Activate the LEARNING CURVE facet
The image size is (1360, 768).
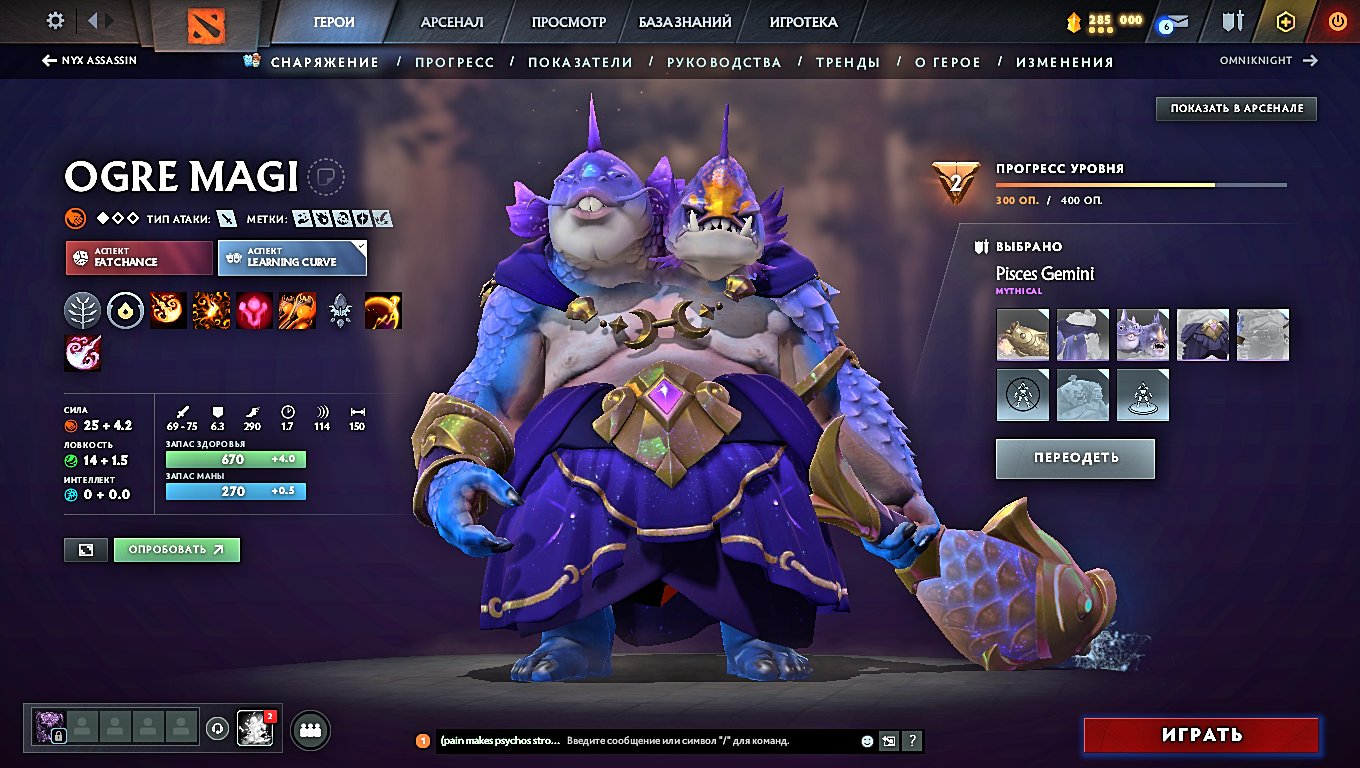pos(290,257)
